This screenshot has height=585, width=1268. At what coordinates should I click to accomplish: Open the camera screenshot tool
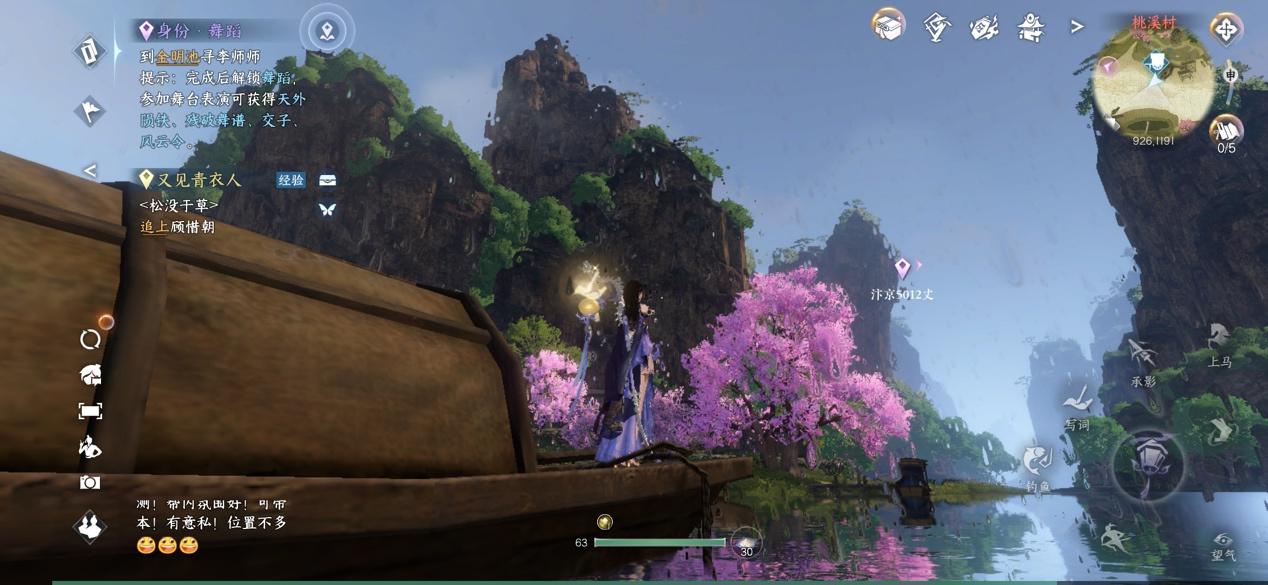(90, 483)
